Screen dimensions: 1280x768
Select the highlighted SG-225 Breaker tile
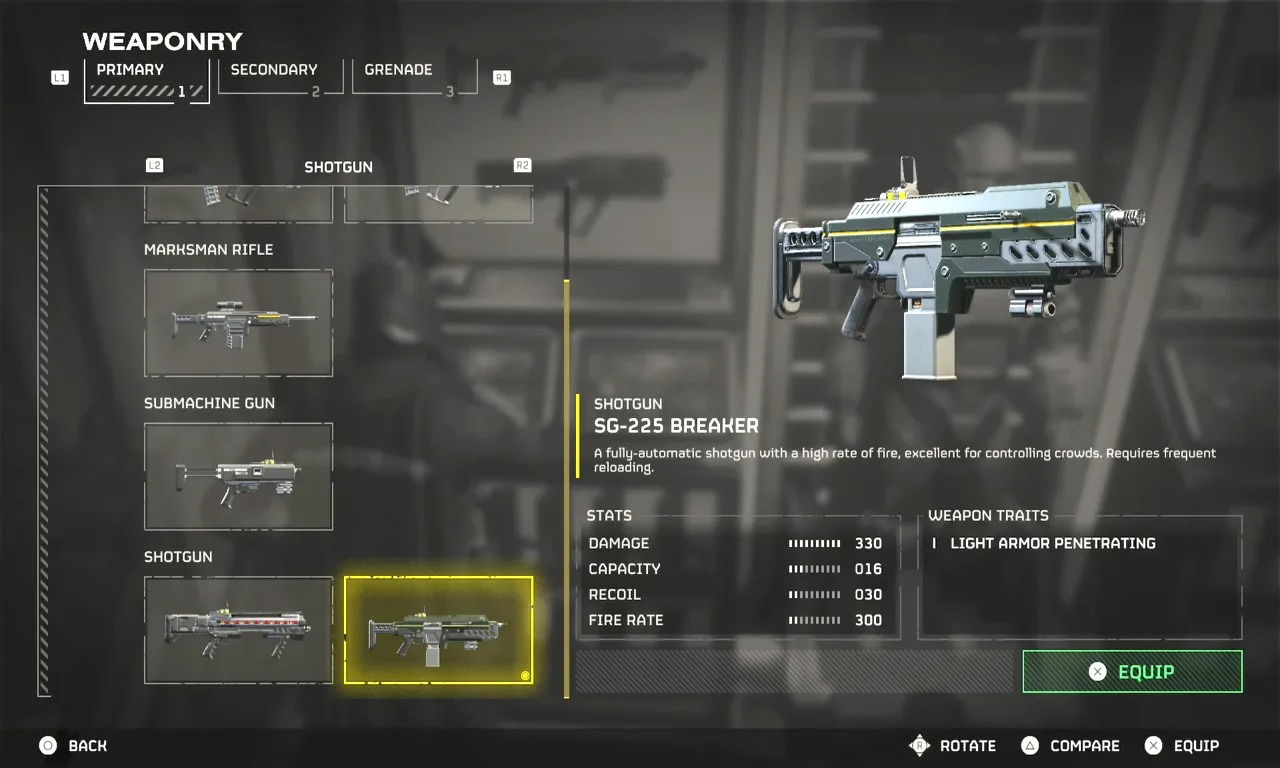[438, 630]
